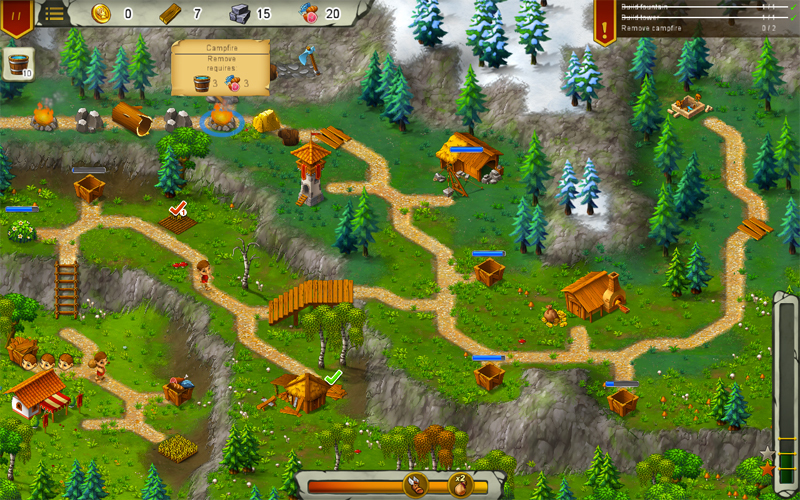Select the highlighted campfire to remove it

219,120
